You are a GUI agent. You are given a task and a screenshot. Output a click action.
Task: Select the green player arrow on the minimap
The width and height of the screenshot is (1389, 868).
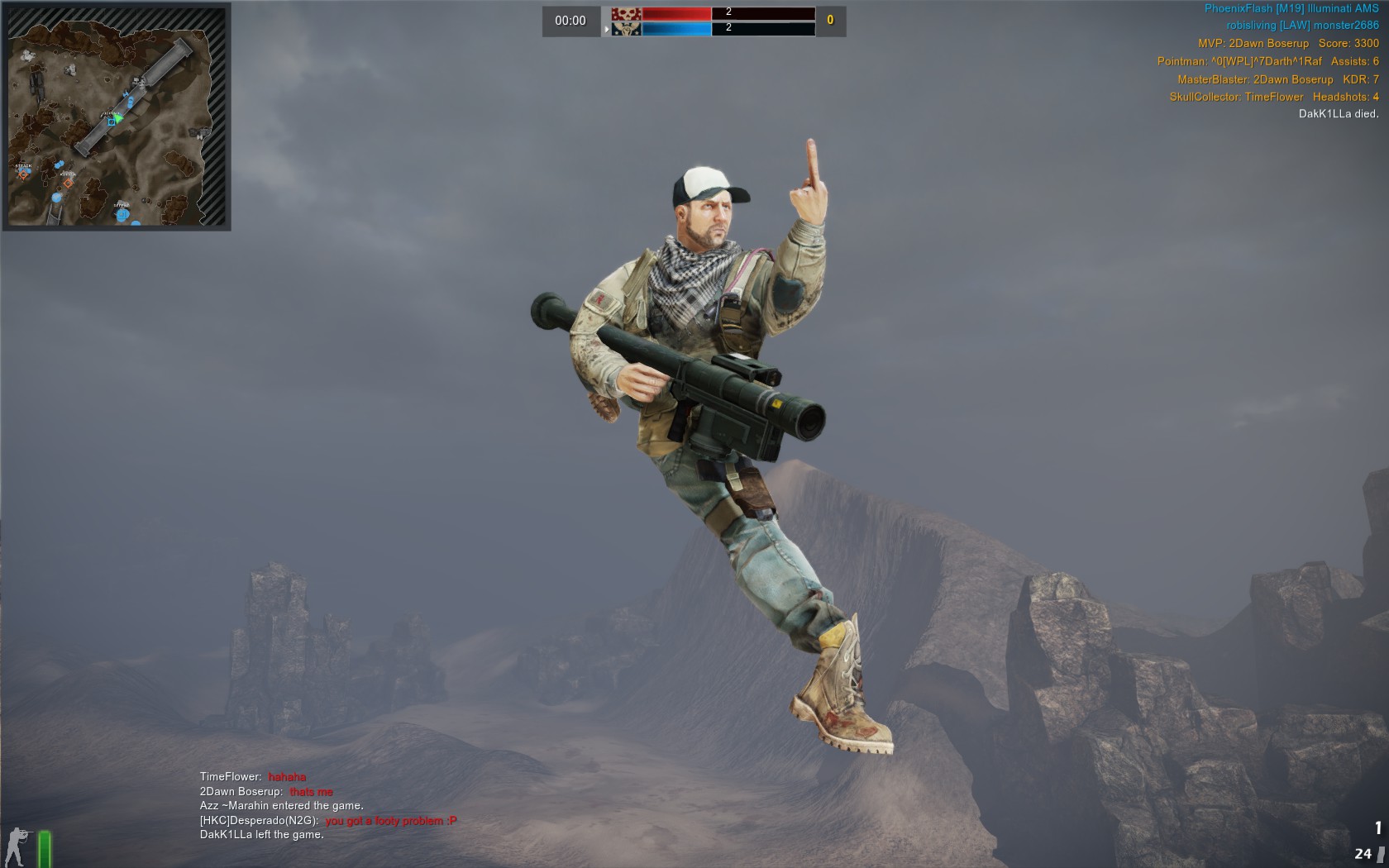click(x=118, y=118)
